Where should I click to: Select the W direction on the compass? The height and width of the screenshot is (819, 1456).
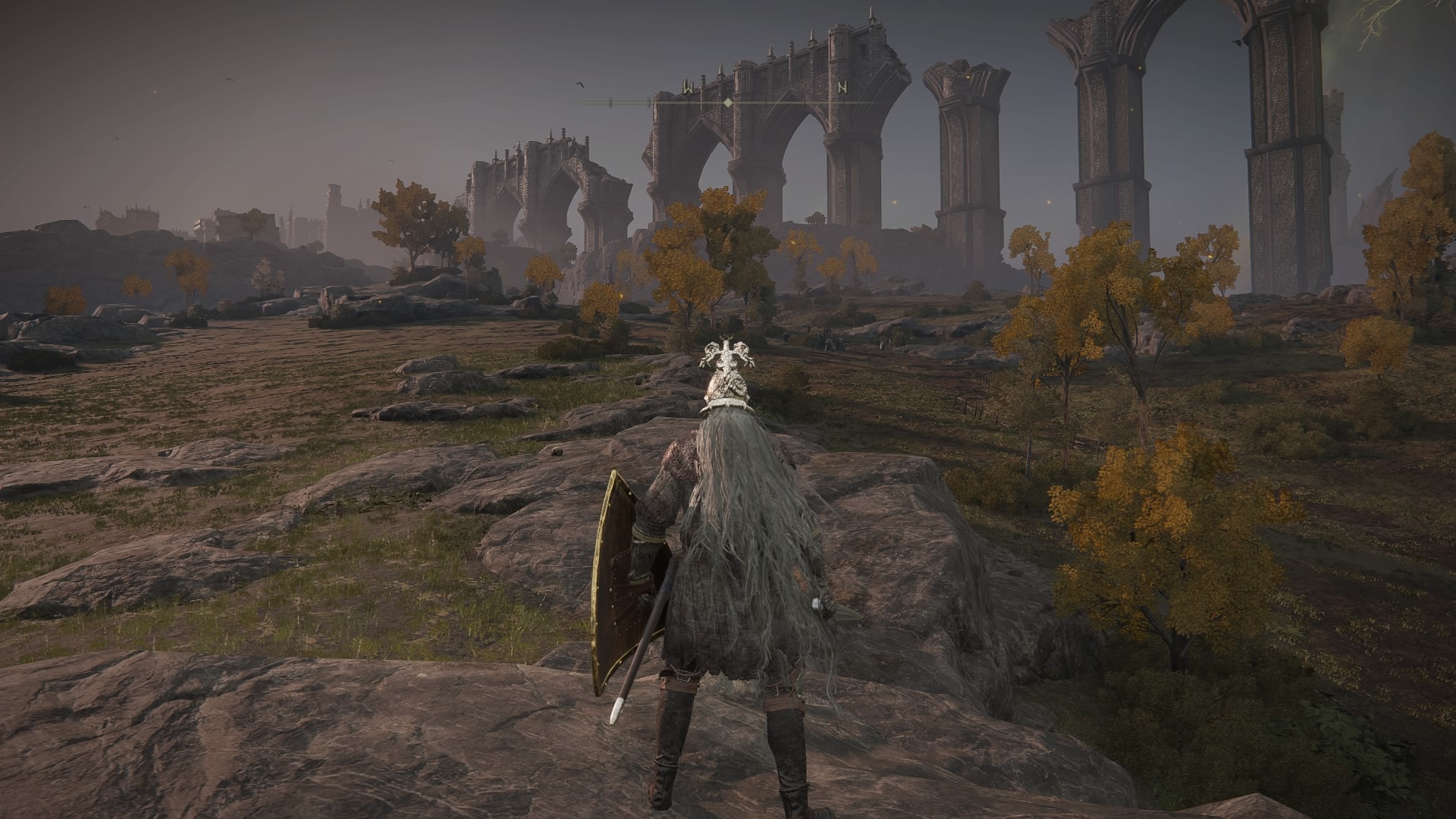coord(687,87)
